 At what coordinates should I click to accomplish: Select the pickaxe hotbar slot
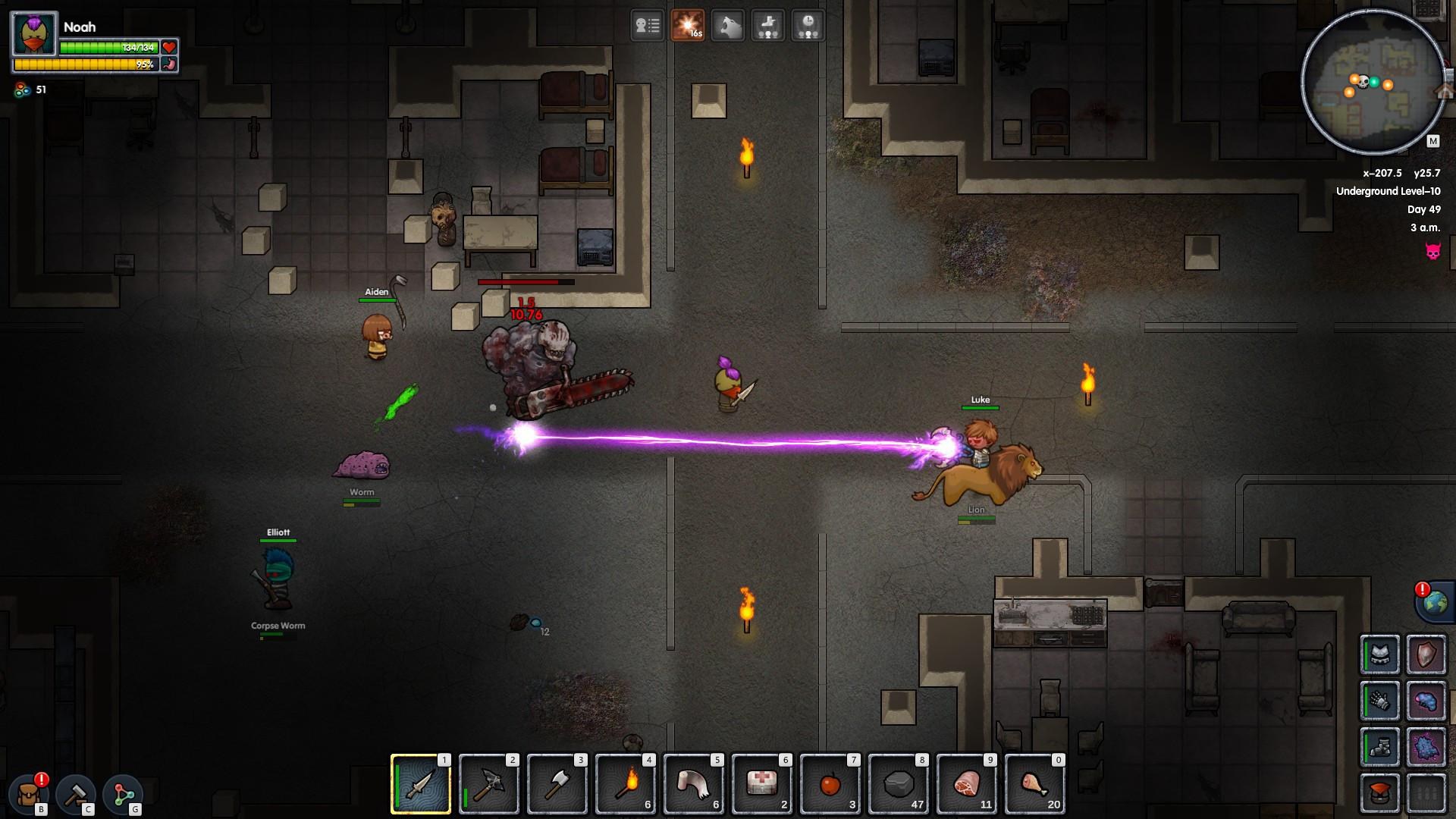pyautogui.click(x=489, y=784)
